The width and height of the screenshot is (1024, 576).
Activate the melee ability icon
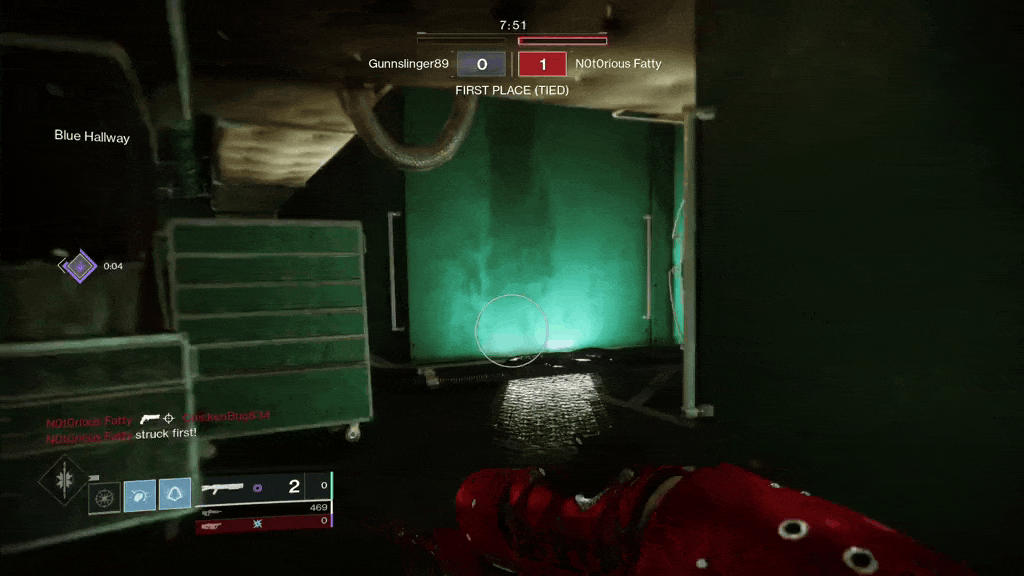pyautogui.click(x=140, y=495)
